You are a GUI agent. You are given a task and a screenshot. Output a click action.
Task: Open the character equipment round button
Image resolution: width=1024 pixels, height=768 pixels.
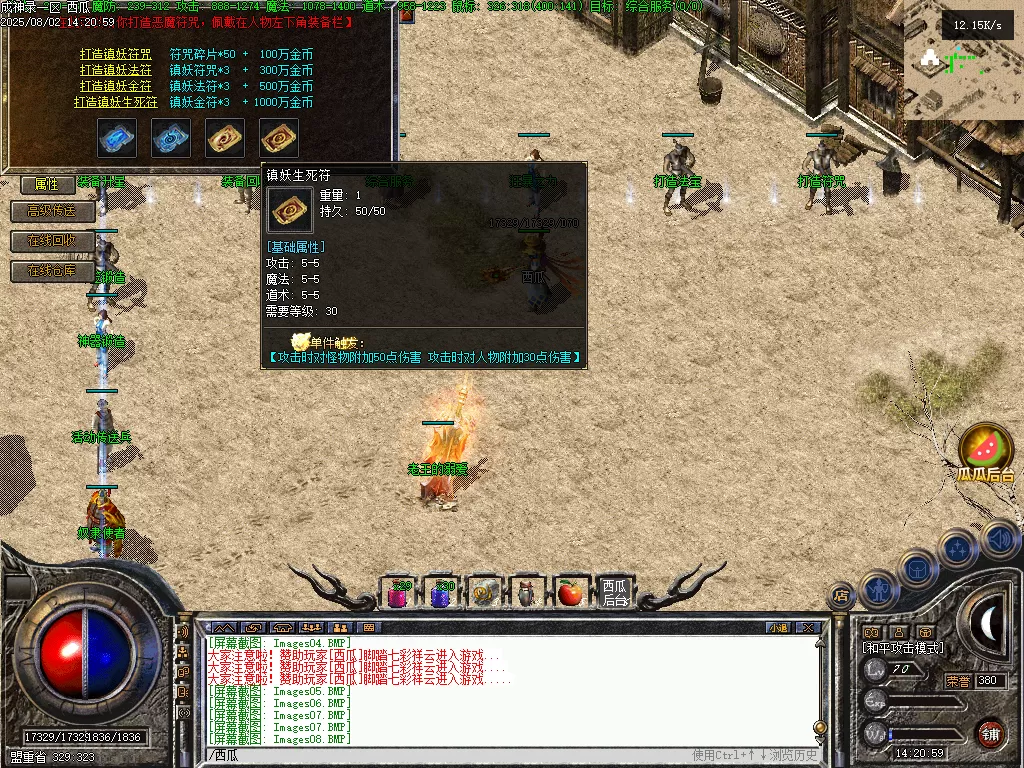coord(877,589)
